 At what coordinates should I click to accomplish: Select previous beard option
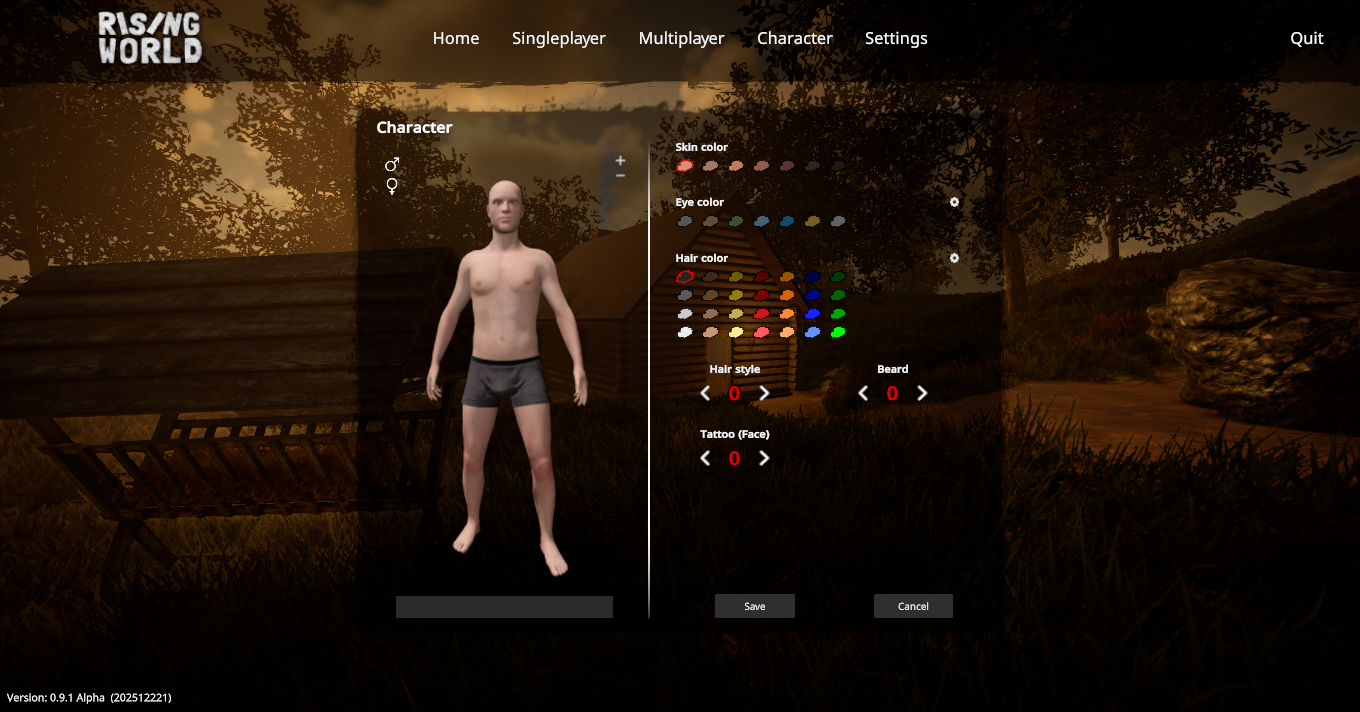tap(863, 393)
